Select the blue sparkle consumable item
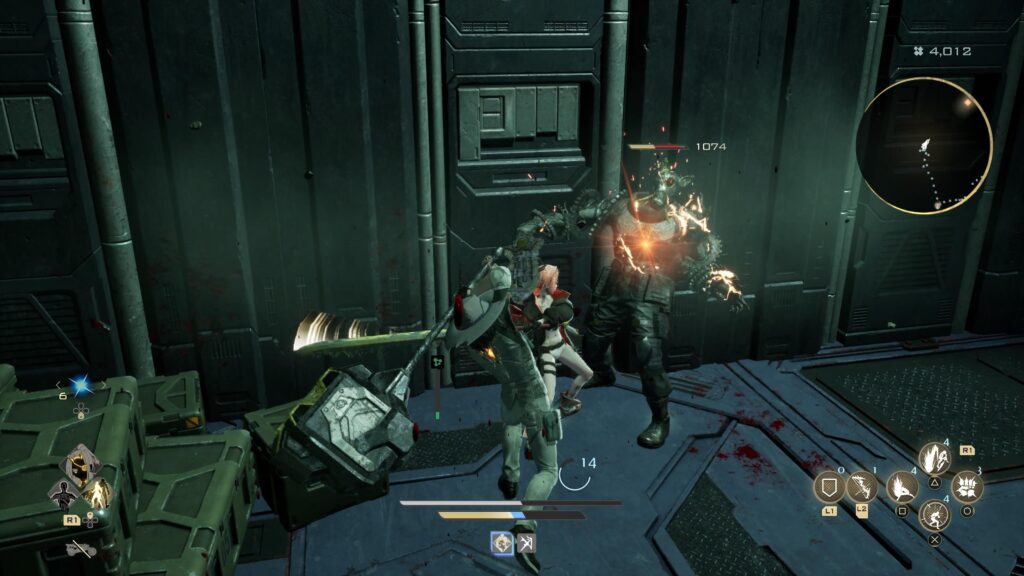Viewport: 1024px width, 576px height. coord(80,386)
